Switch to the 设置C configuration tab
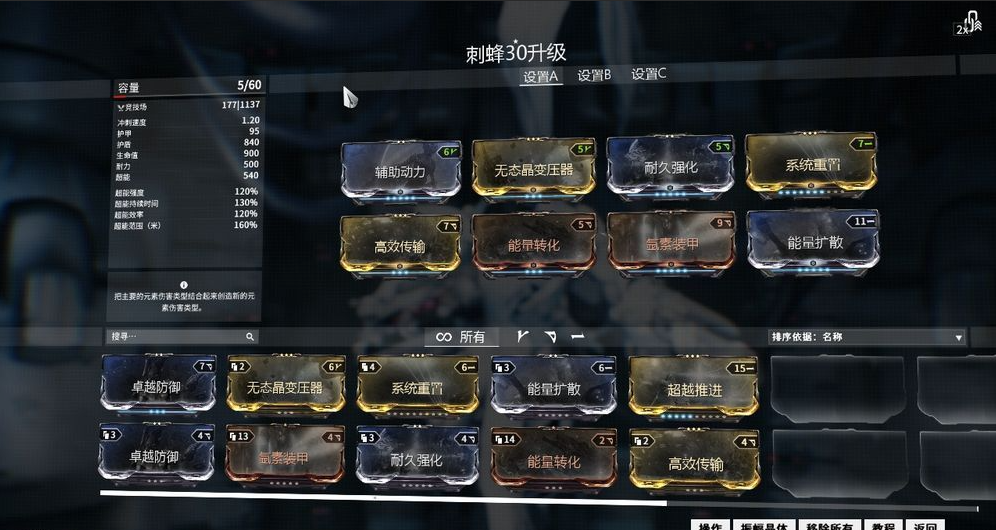 [648, 74]
